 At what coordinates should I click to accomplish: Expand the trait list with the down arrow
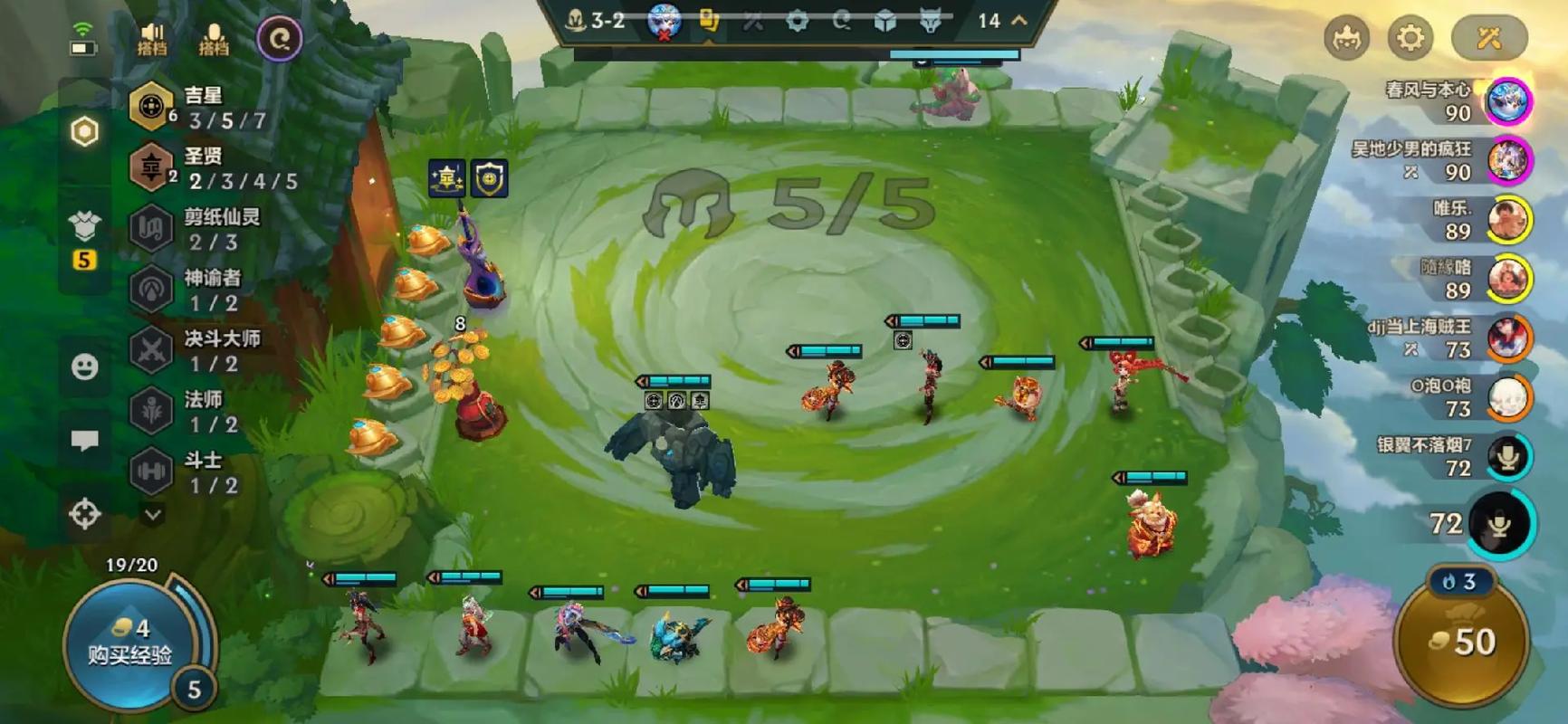[x=153, y=514]
